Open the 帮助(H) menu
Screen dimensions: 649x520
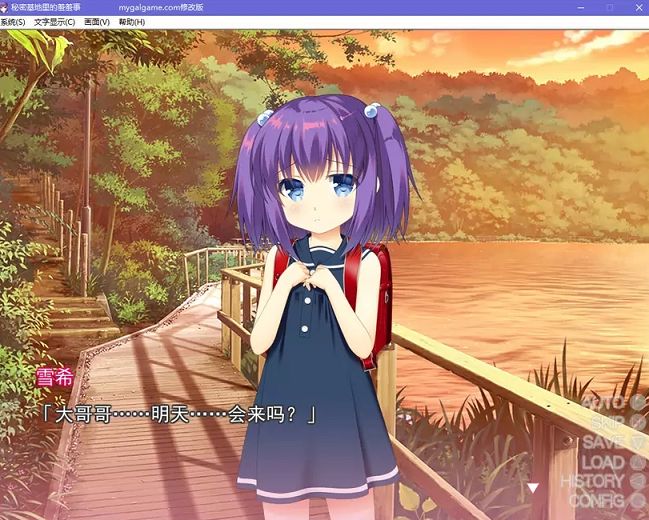pos(131,22)
